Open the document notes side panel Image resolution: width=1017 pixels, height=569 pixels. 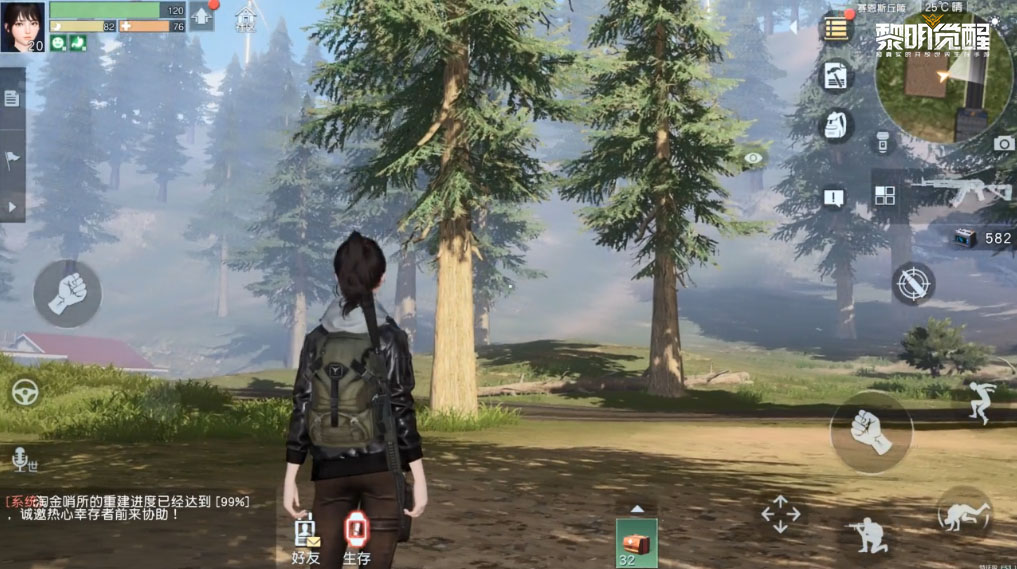point(11,98)
